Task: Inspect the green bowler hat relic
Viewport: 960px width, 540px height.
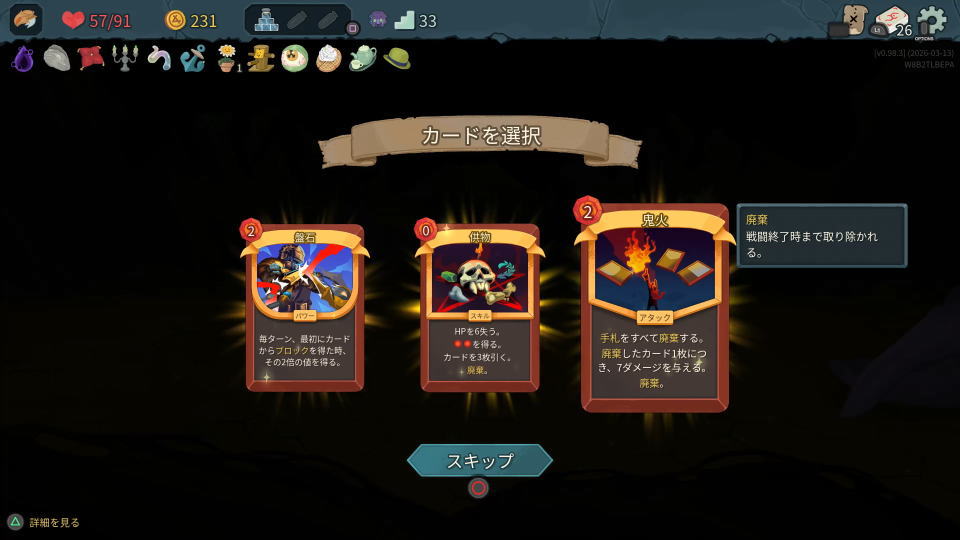Action: 397,58
